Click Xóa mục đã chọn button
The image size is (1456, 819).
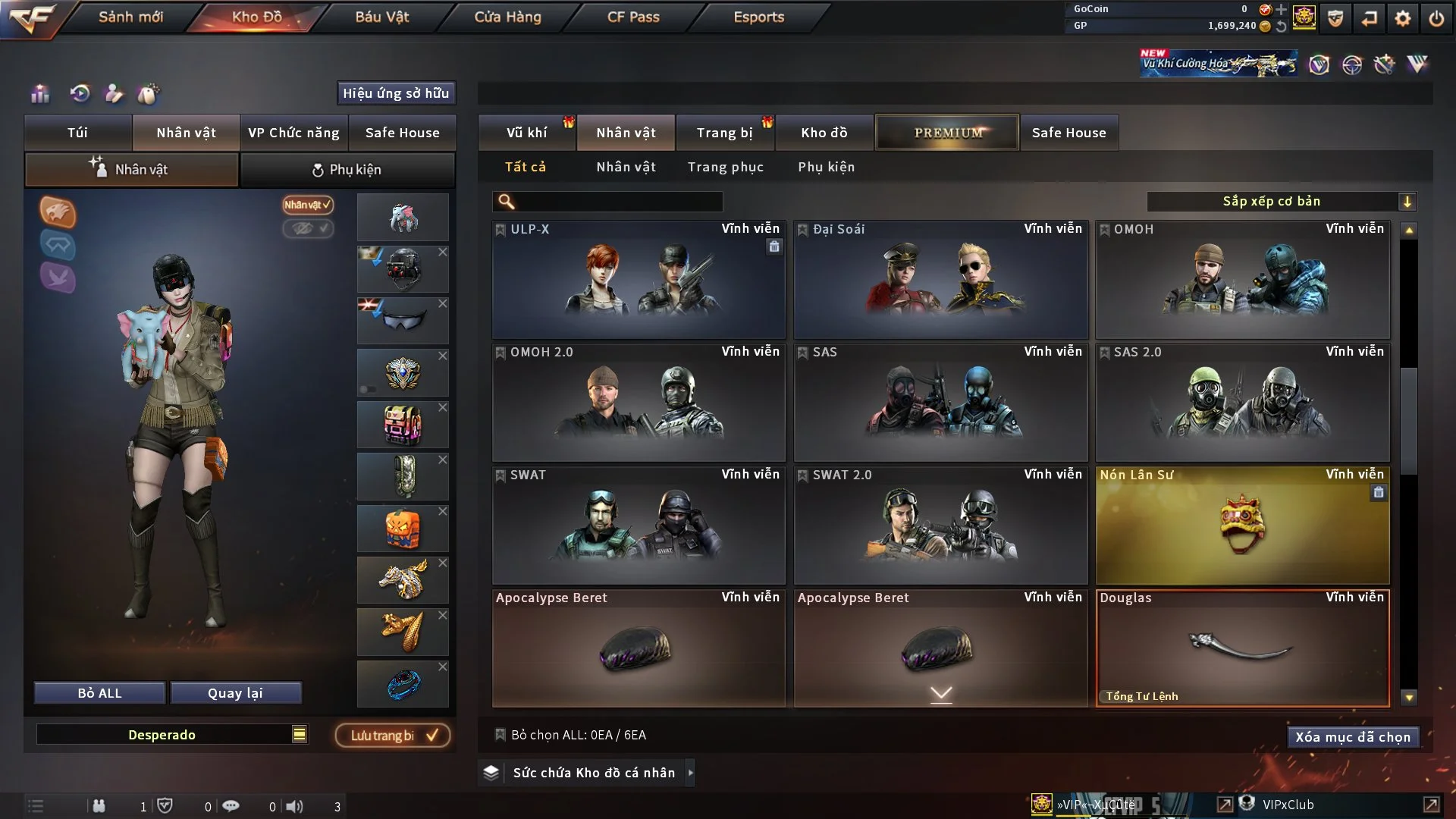tap(1352, 737)
